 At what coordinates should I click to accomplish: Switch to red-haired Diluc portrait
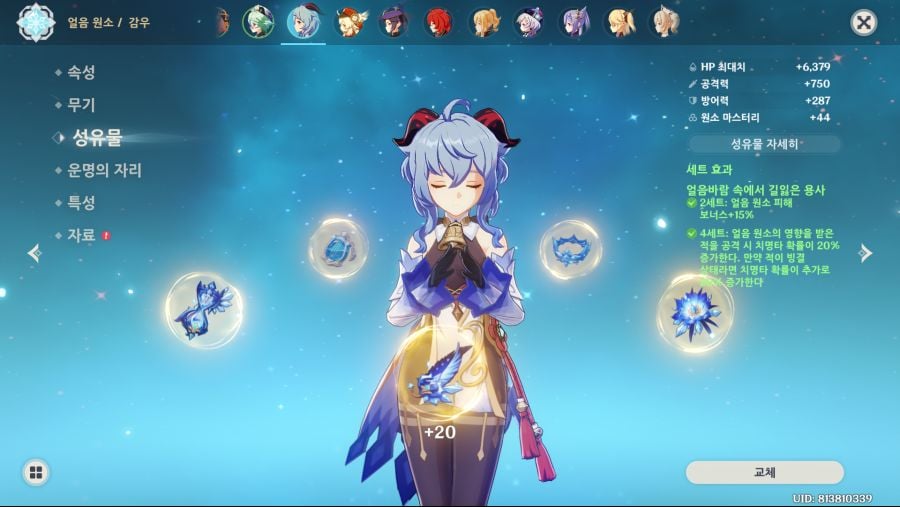tap(441, 22)
